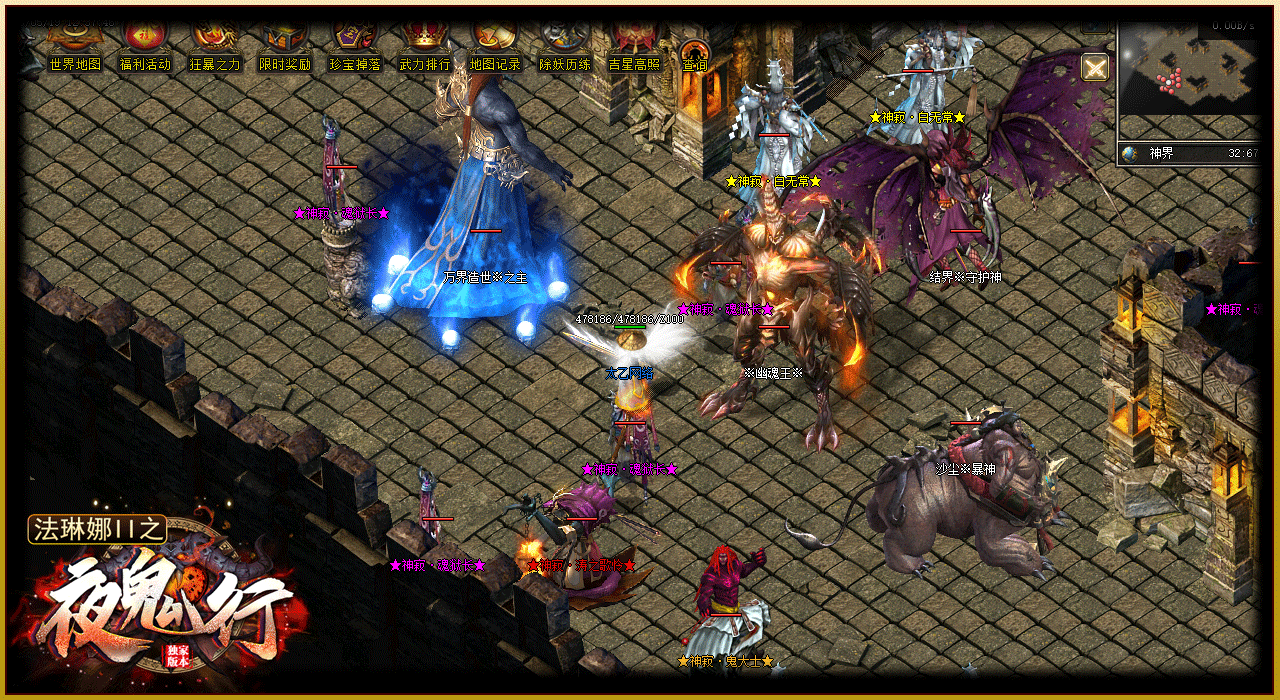1280x700 pixels.
Task: Open the 查询 query button
Action: [x=694, y=54]
